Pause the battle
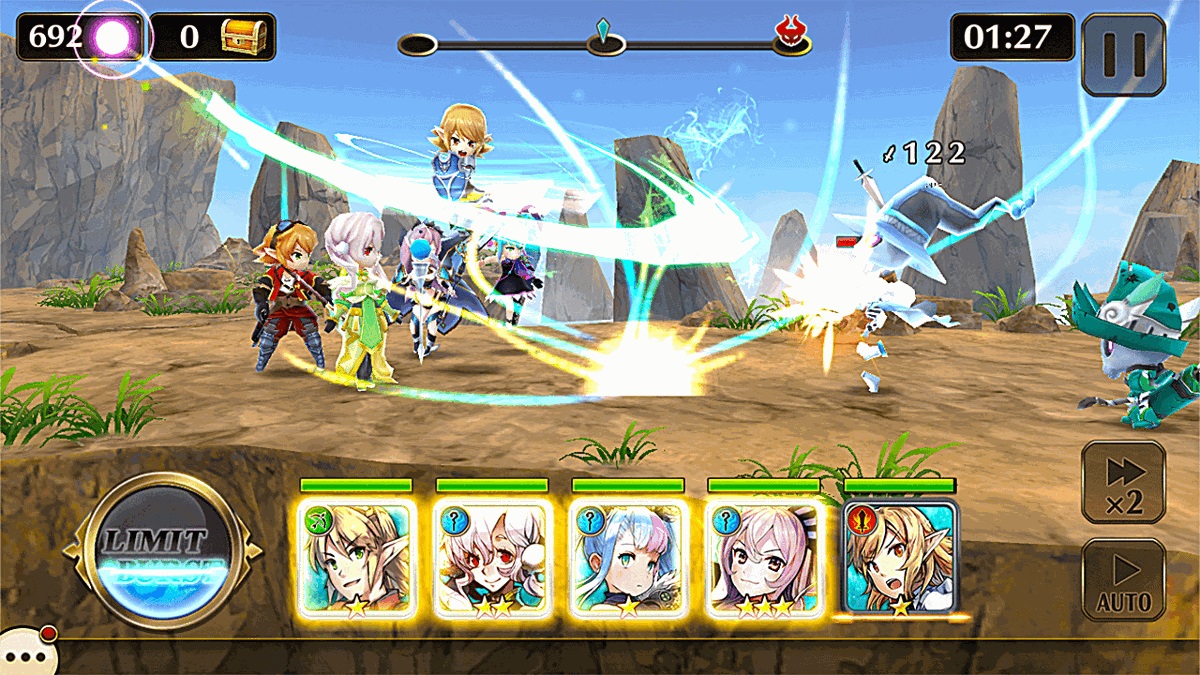 click(1123, 54)
